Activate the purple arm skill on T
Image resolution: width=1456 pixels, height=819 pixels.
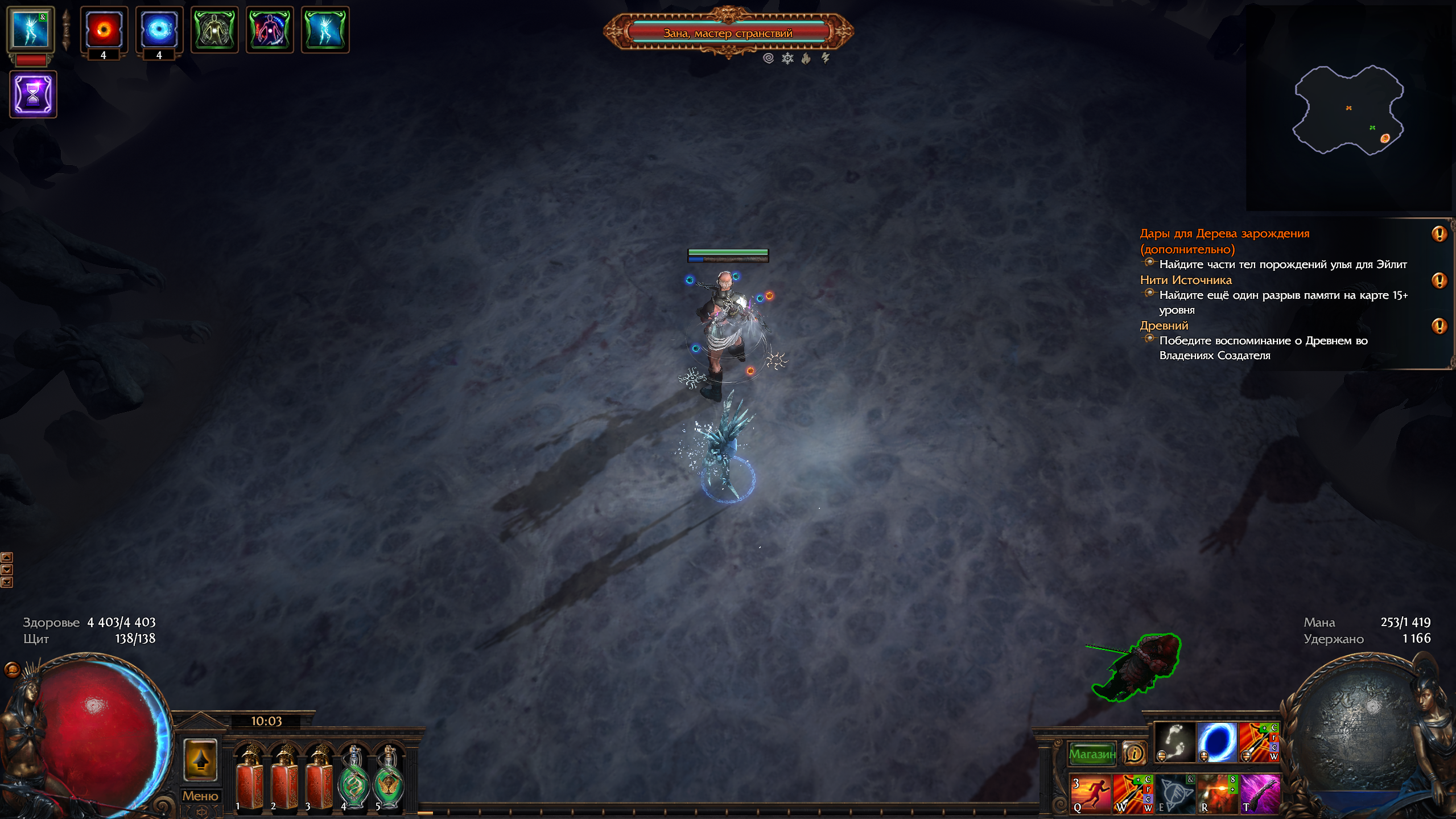pos(1260,793)
